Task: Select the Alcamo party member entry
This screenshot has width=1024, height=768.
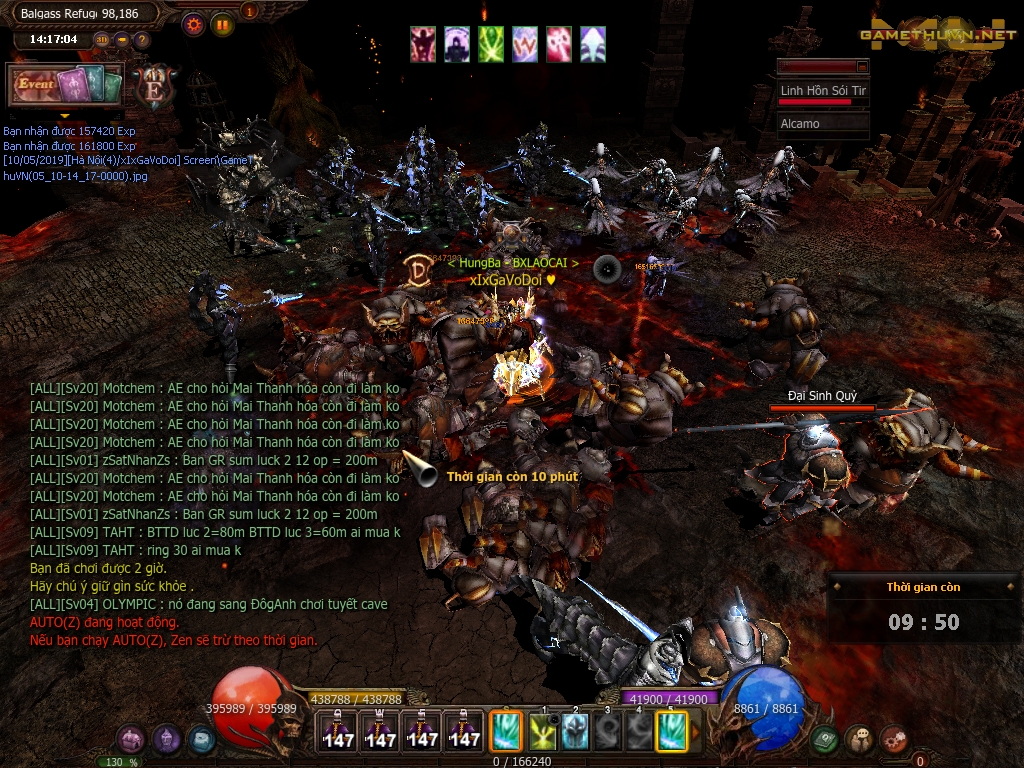Action: (823, 124)
